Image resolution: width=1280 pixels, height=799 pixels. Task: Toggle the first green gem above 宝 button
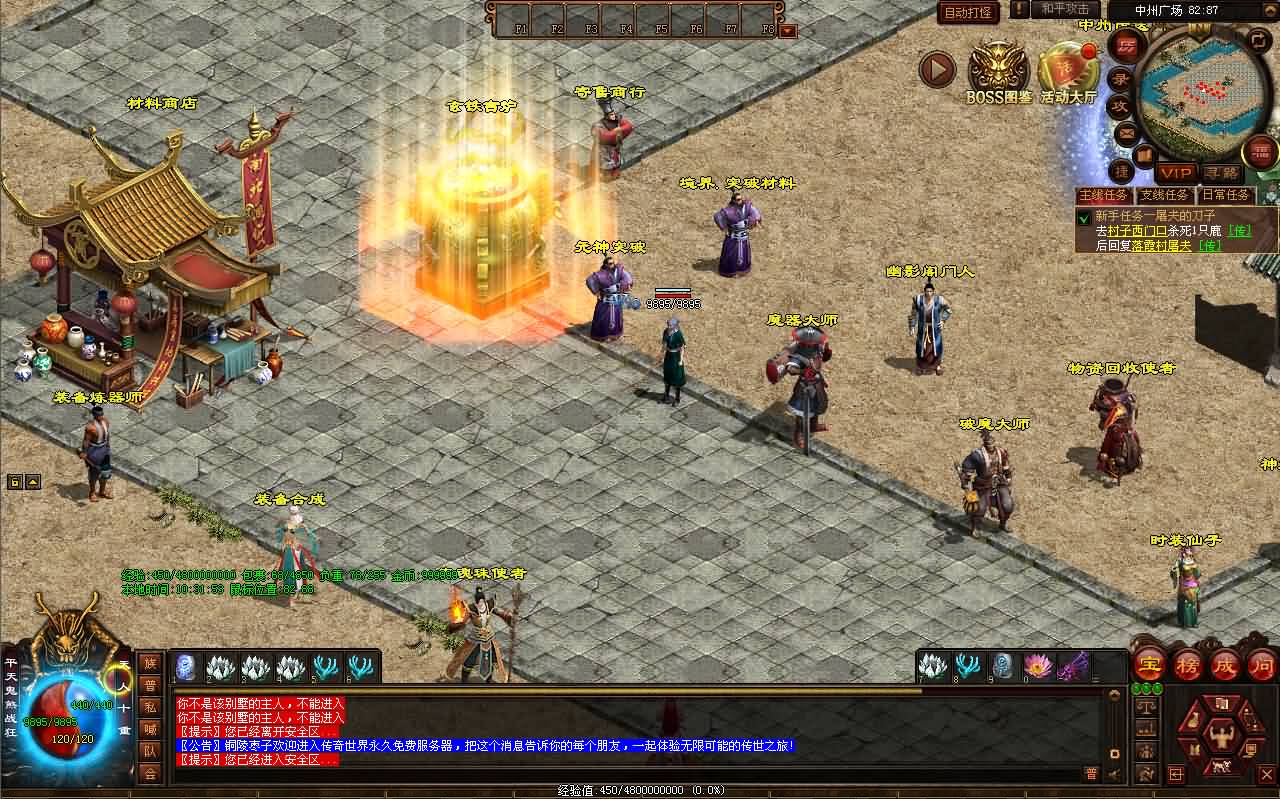pyautogui.click(x=1136, y=688)
